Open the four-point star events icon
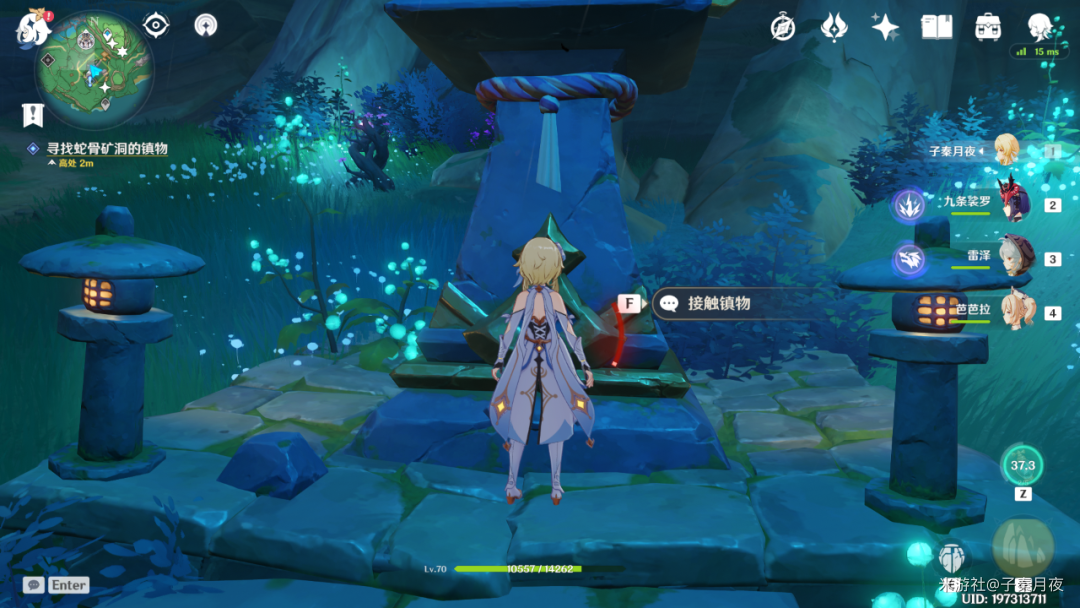This screenshot has width=1080, height=608. [885, 27]
